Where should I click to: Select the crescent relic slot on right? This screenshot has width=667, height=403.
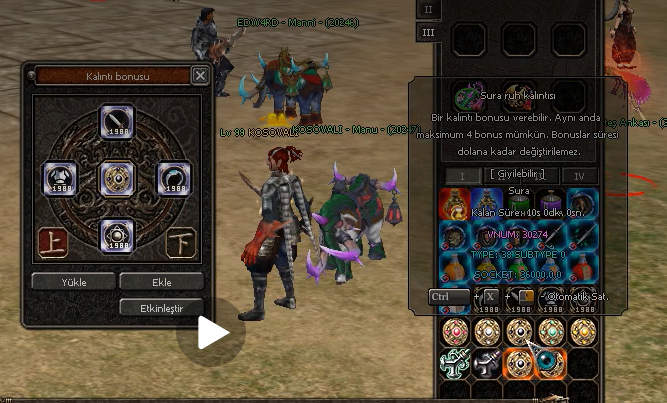[x=173, y=178]
